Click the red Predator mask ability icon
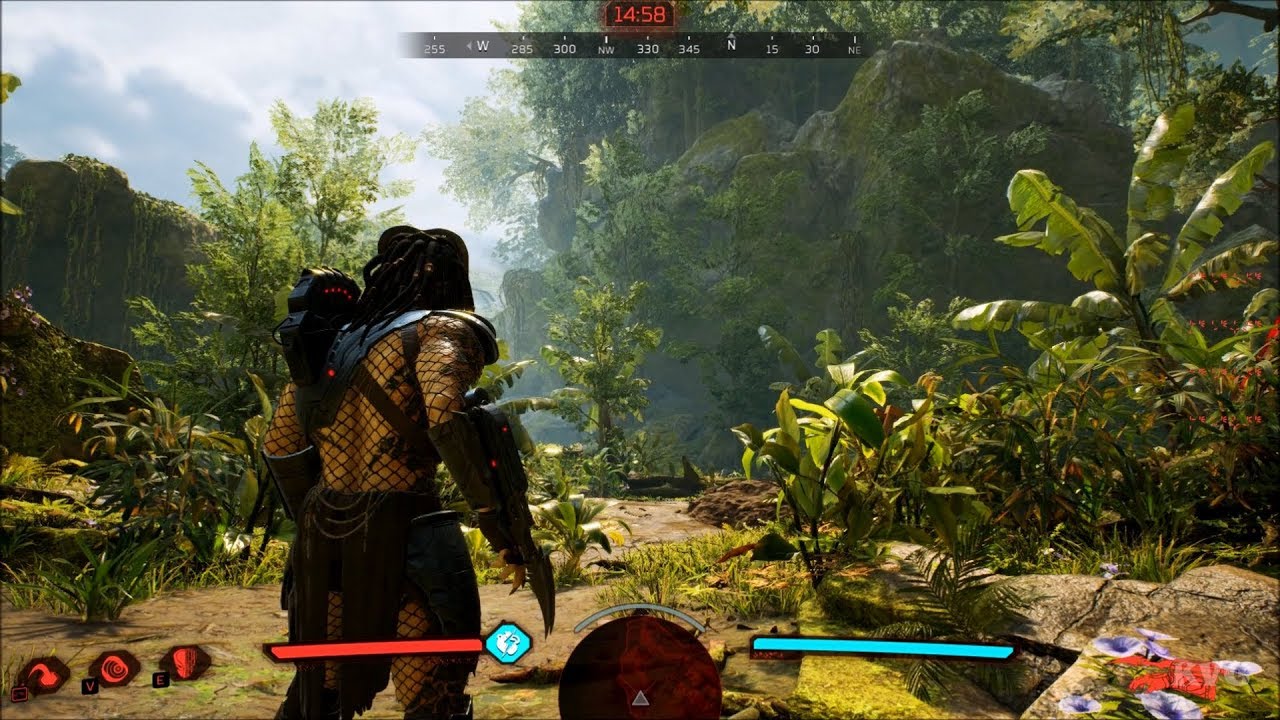1280x720 pixels. click(185, 662)
